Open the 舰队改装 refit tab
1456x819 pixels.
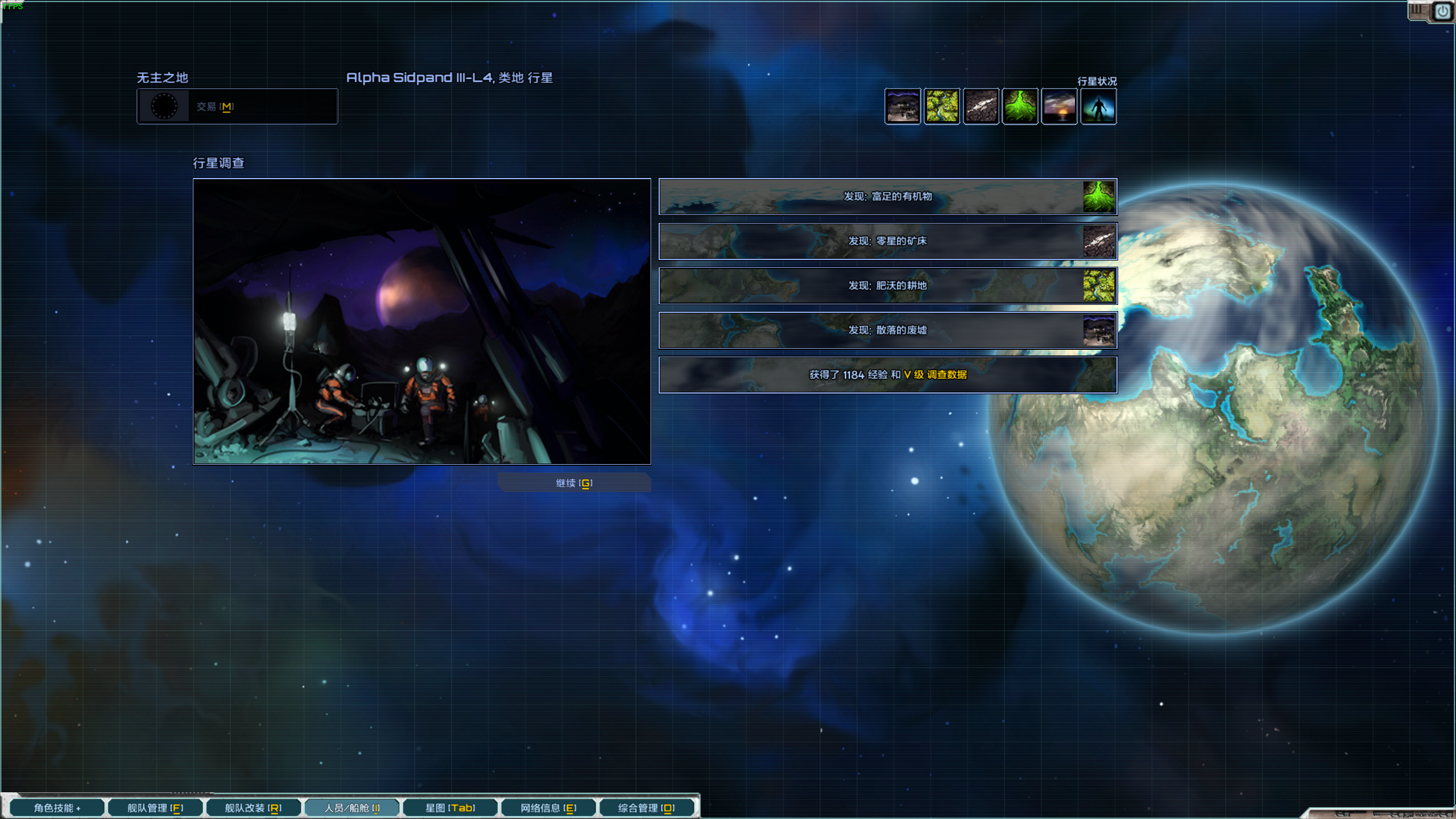coord(253,808)
